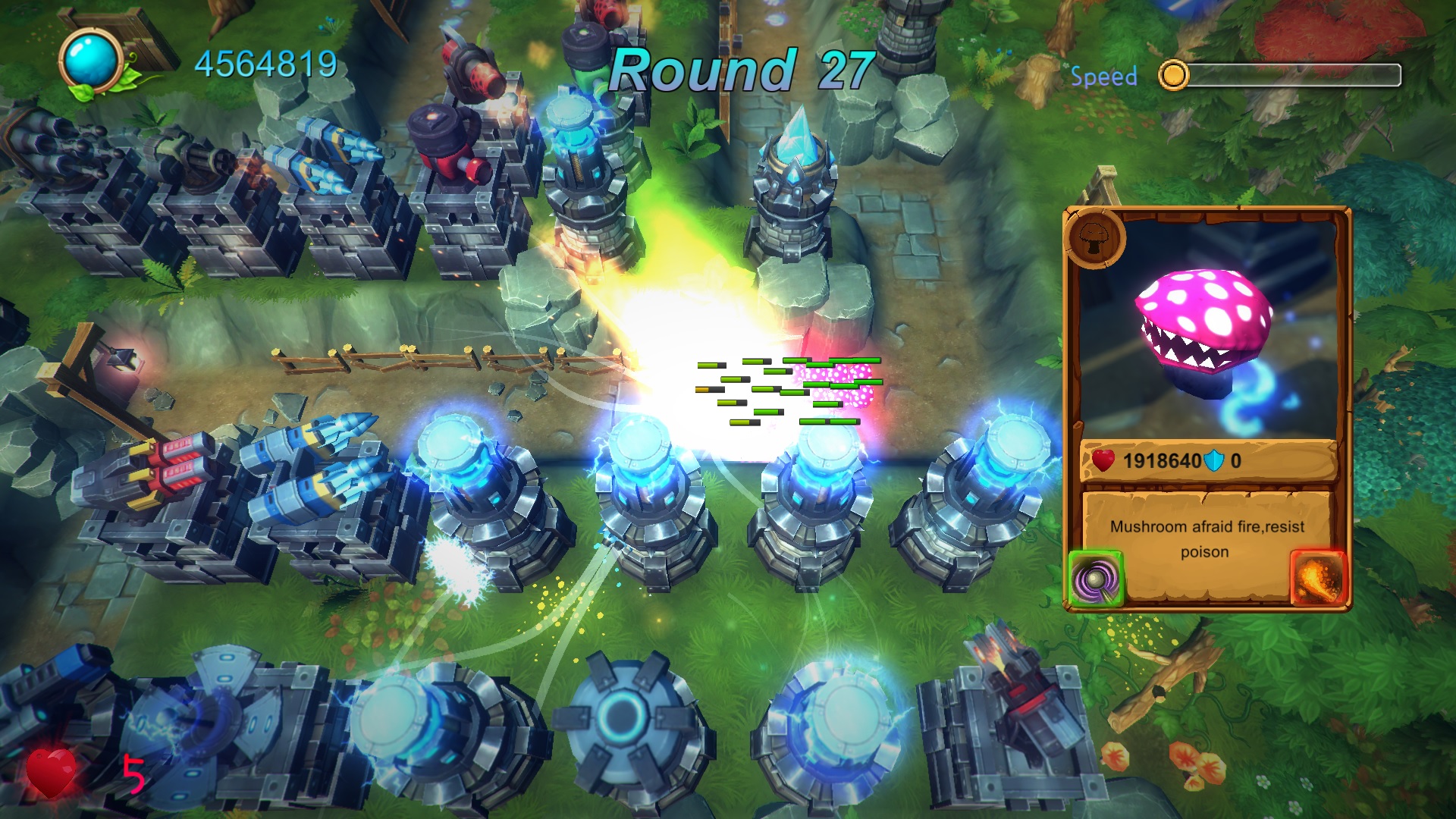Click the gold coin on the Speed bar

click(1174, 74)
